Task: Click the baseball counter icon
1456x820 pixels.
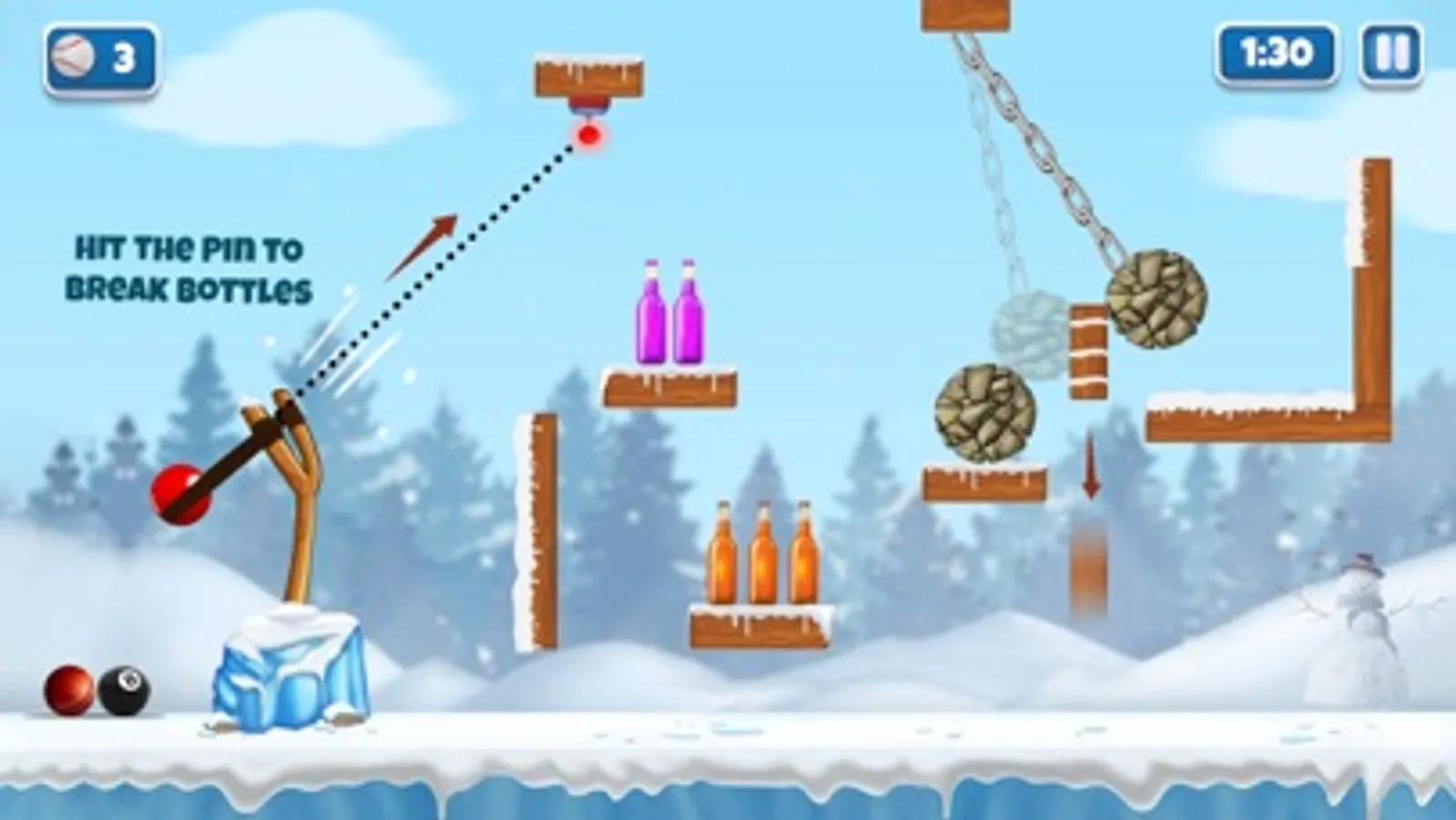Action: 75,58
